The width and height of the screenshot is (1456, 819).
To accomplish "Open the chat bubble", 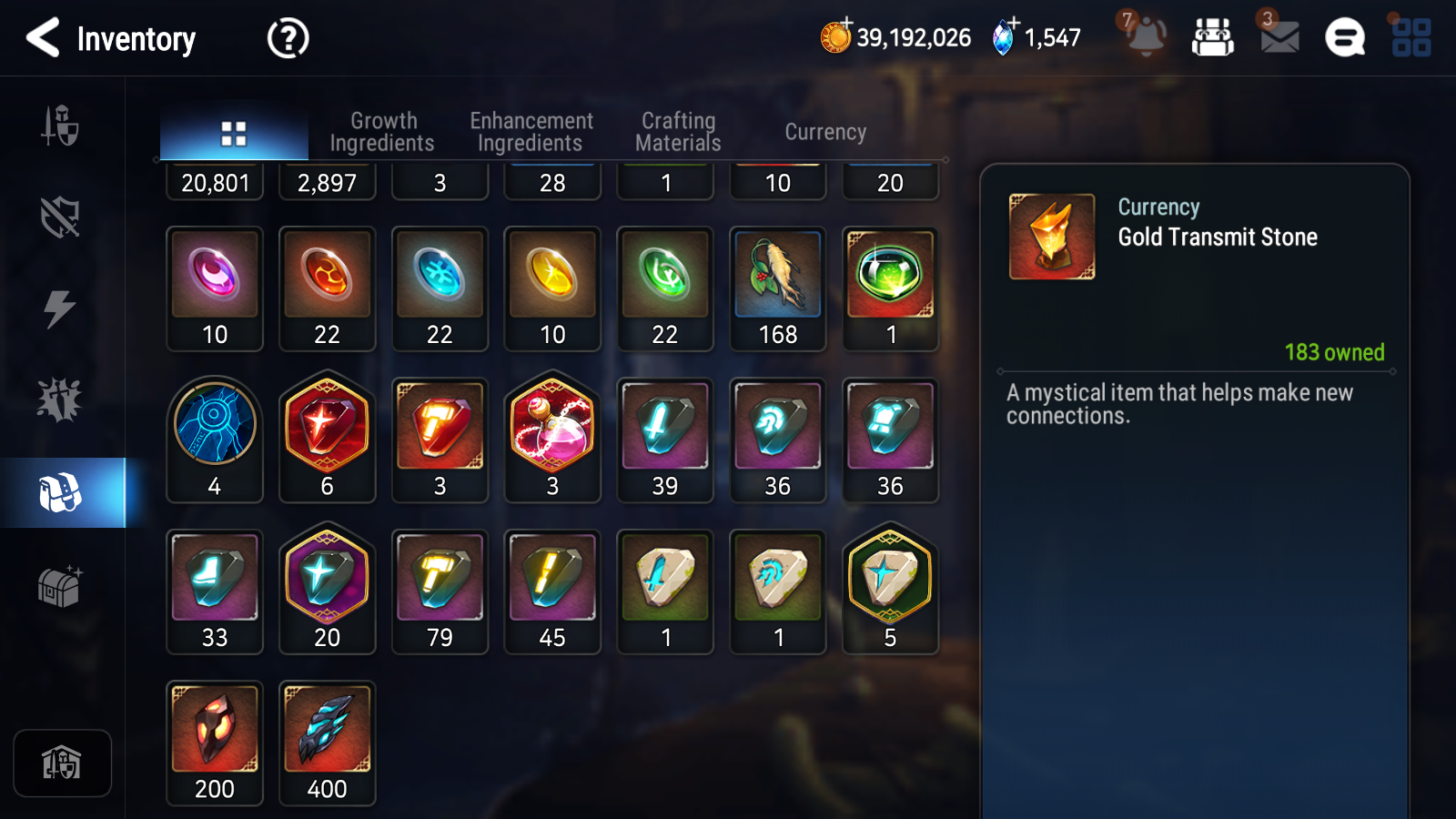I will (1344, 38).
